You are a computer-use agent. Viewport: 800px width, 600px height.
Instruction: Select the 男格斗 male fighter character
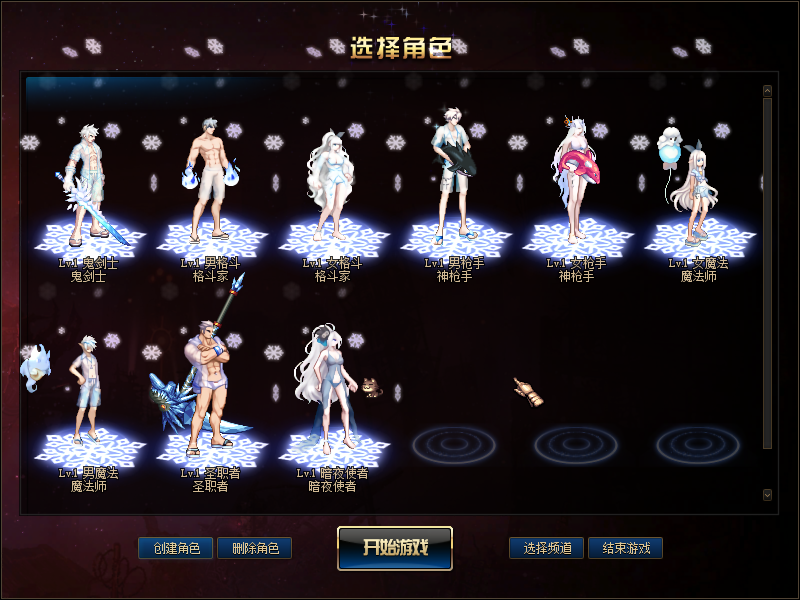(x=210, y=190)
